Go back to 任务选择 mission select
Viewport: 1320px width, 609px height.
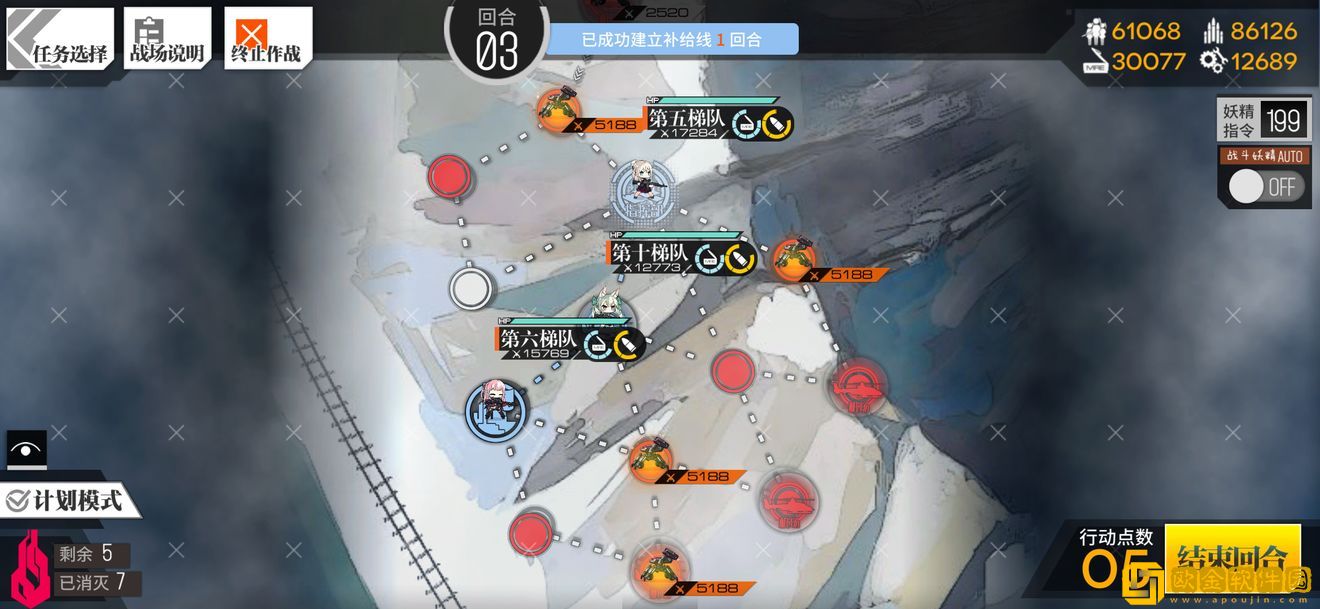[60, 40]
